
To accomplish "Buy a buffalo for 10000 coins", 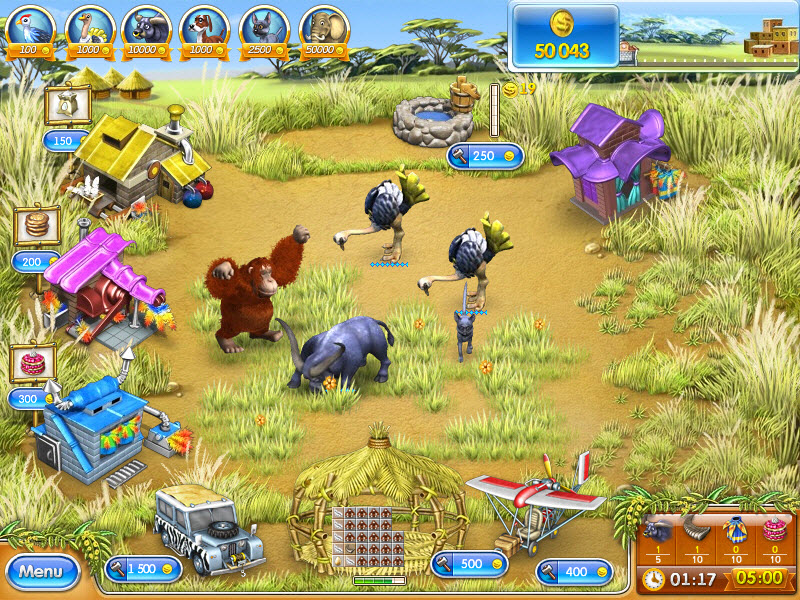I will [x=146, y=28].
